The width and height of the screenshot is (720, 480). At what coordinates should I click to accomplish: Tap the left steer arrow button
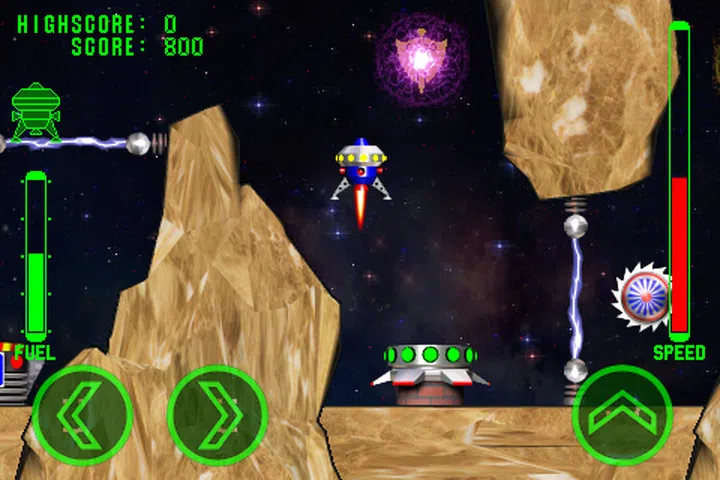(82, 415)
